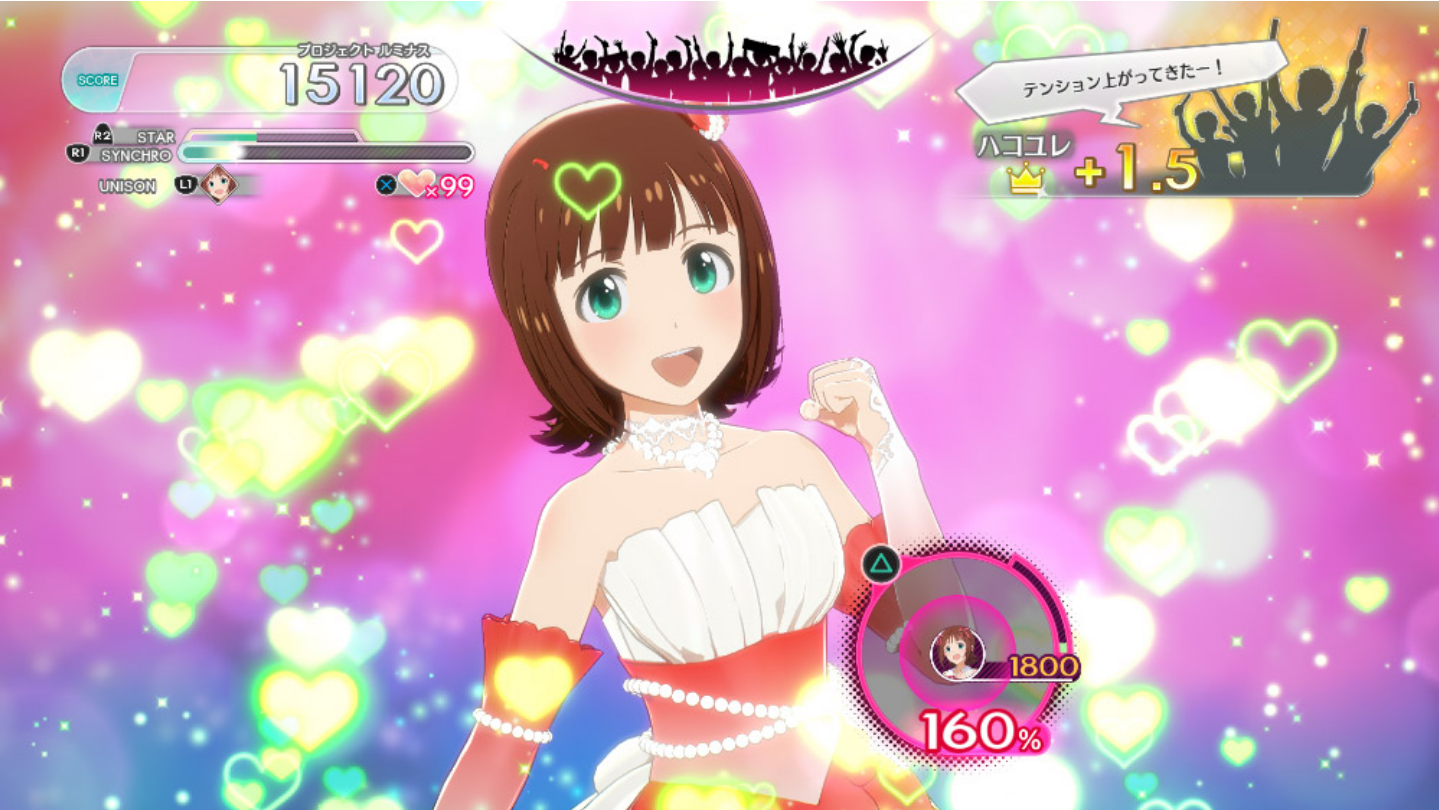Select the idol portrait beside UNISON

(218, 185)
